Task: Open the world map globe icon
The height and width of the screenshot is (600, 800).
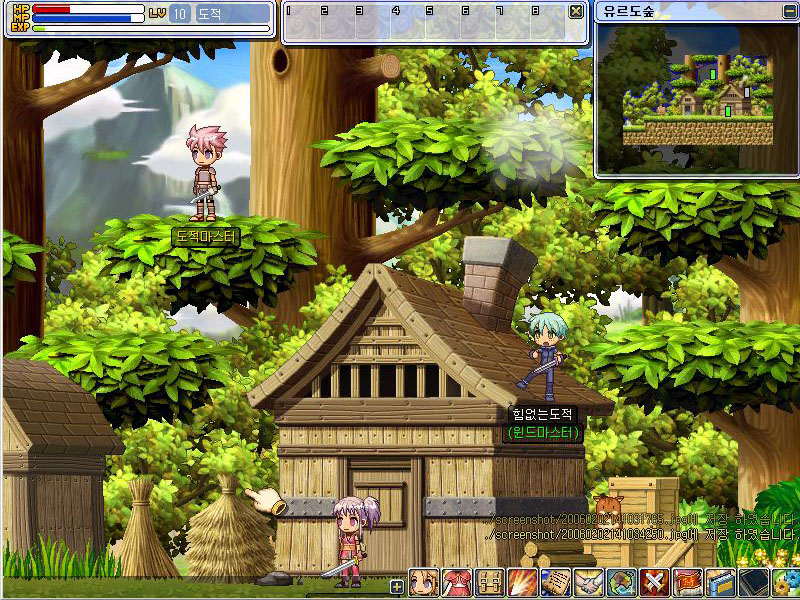Action: coord(621,582)
